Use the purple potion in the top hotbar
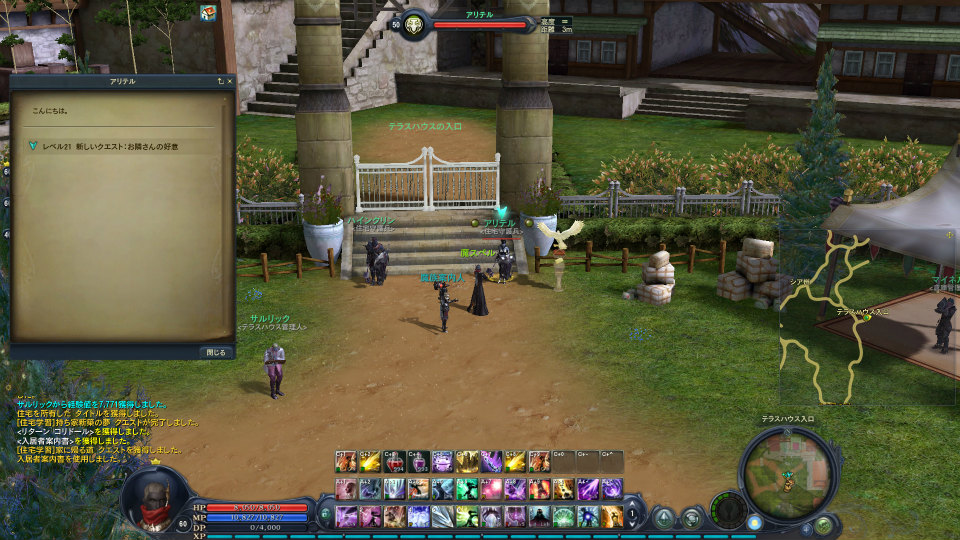 pos(419,462)
